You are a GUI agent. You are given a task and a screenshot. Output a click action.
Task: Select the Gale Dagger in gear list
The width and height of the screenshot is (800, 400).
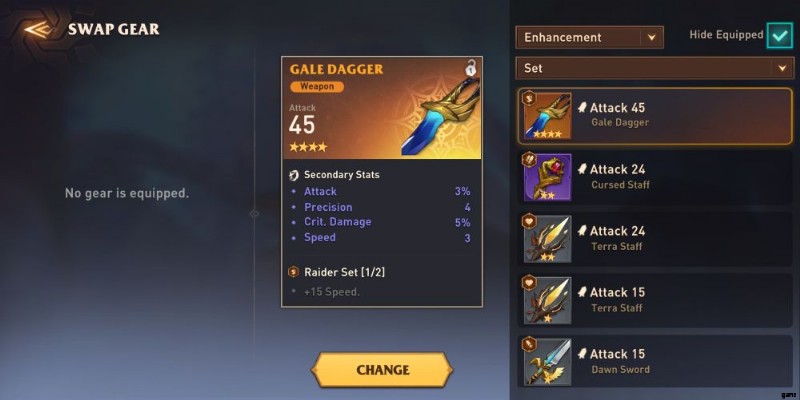tap(655, 115)
